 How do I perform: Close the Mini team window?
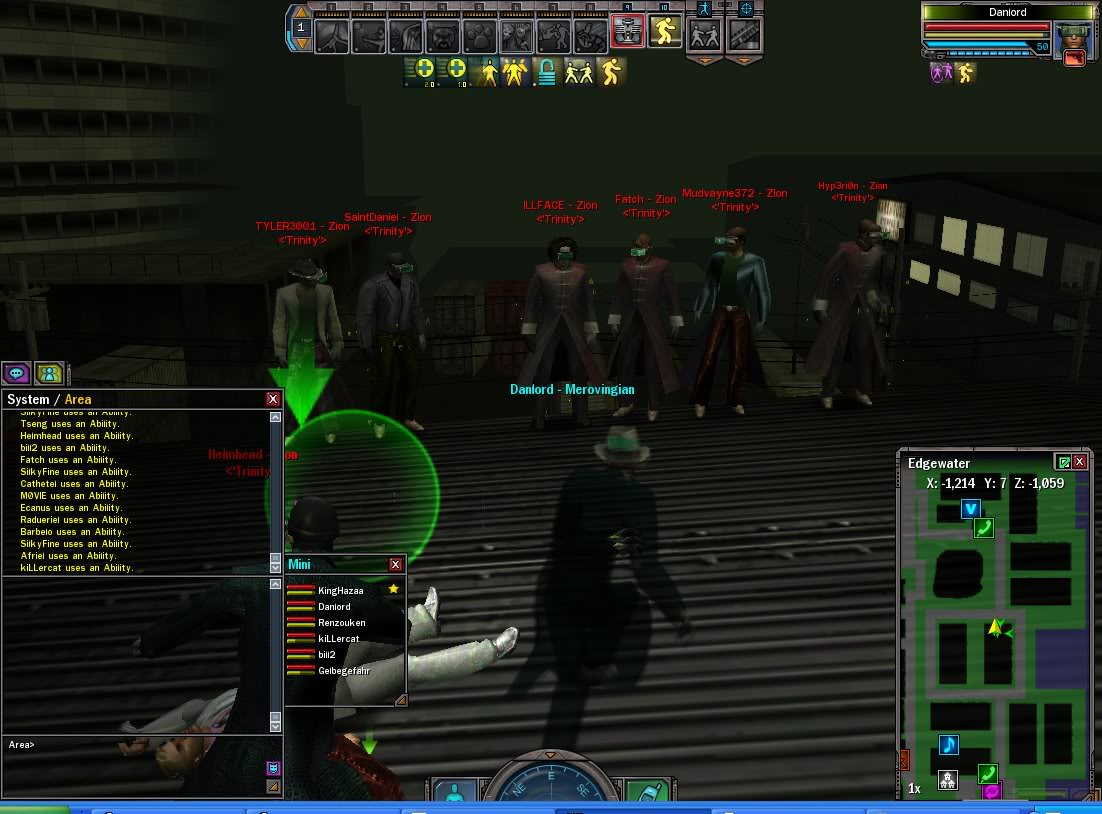pyautogui.click(x=395, y=564)
